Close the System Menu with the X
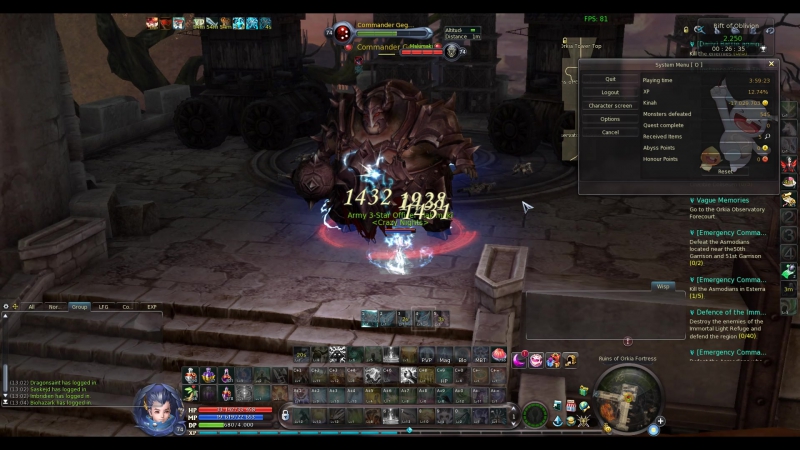 [x=771, y=64]
